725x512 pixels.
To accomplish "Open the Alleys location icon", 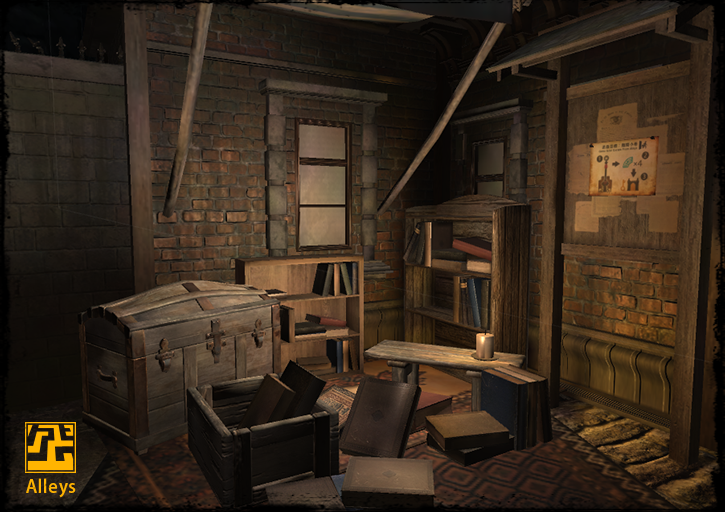I will [x=50, y=448].
